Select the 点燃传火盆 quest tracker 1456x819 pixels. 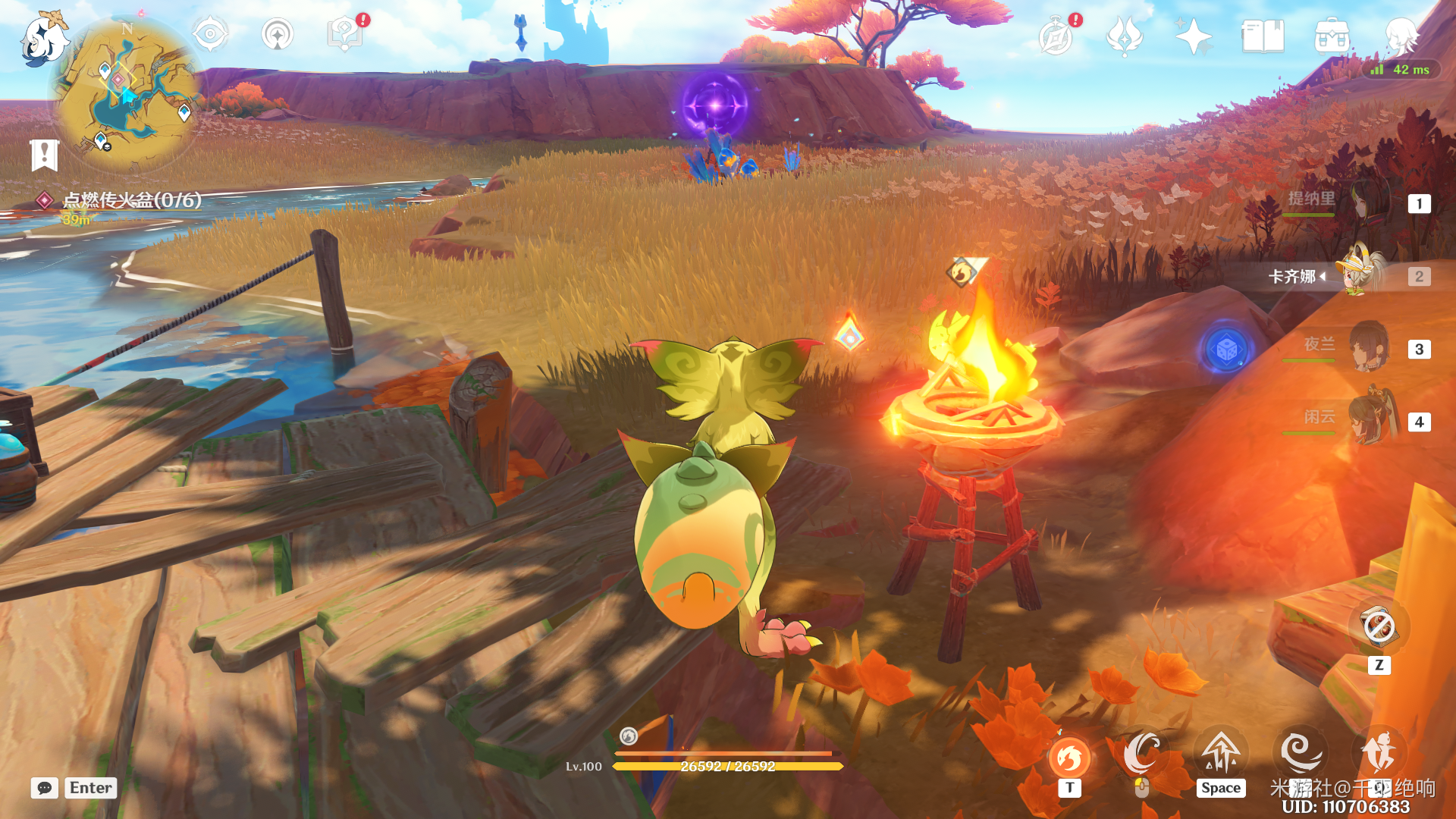pos(131,200)
